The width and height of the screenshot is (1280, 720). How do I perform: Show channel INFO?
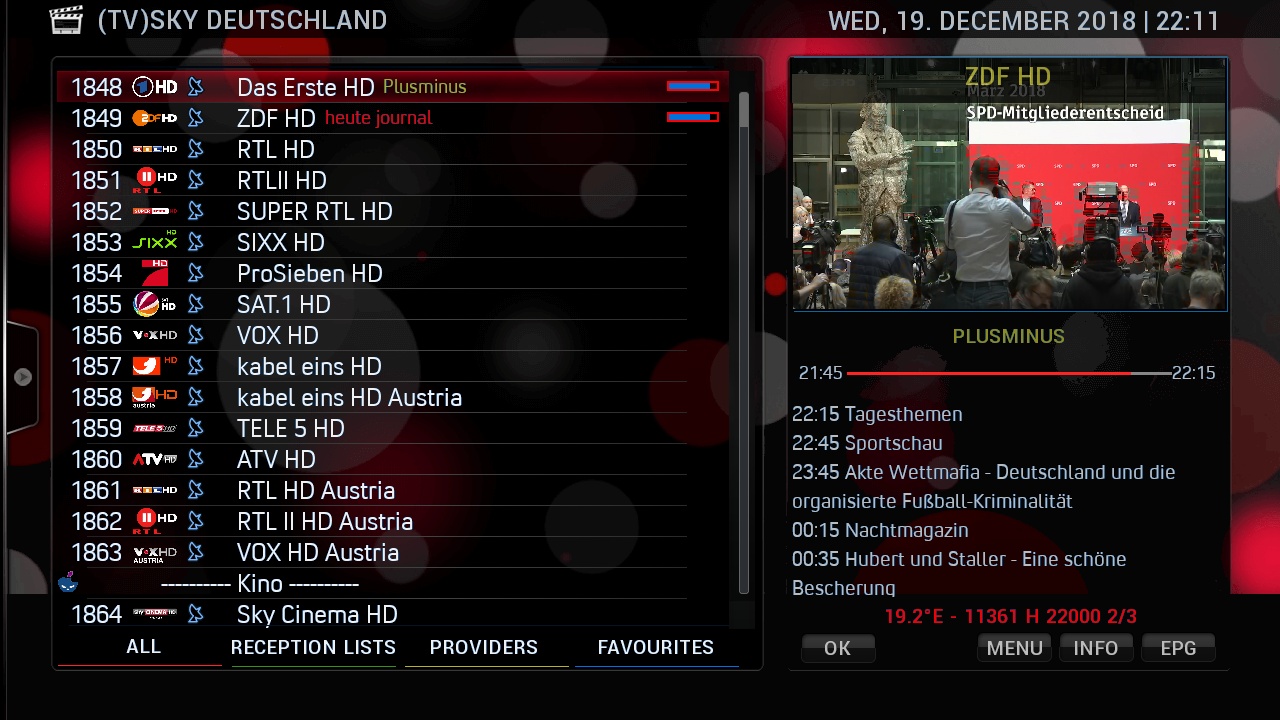pyautogui.click(x=1096, y=648)
